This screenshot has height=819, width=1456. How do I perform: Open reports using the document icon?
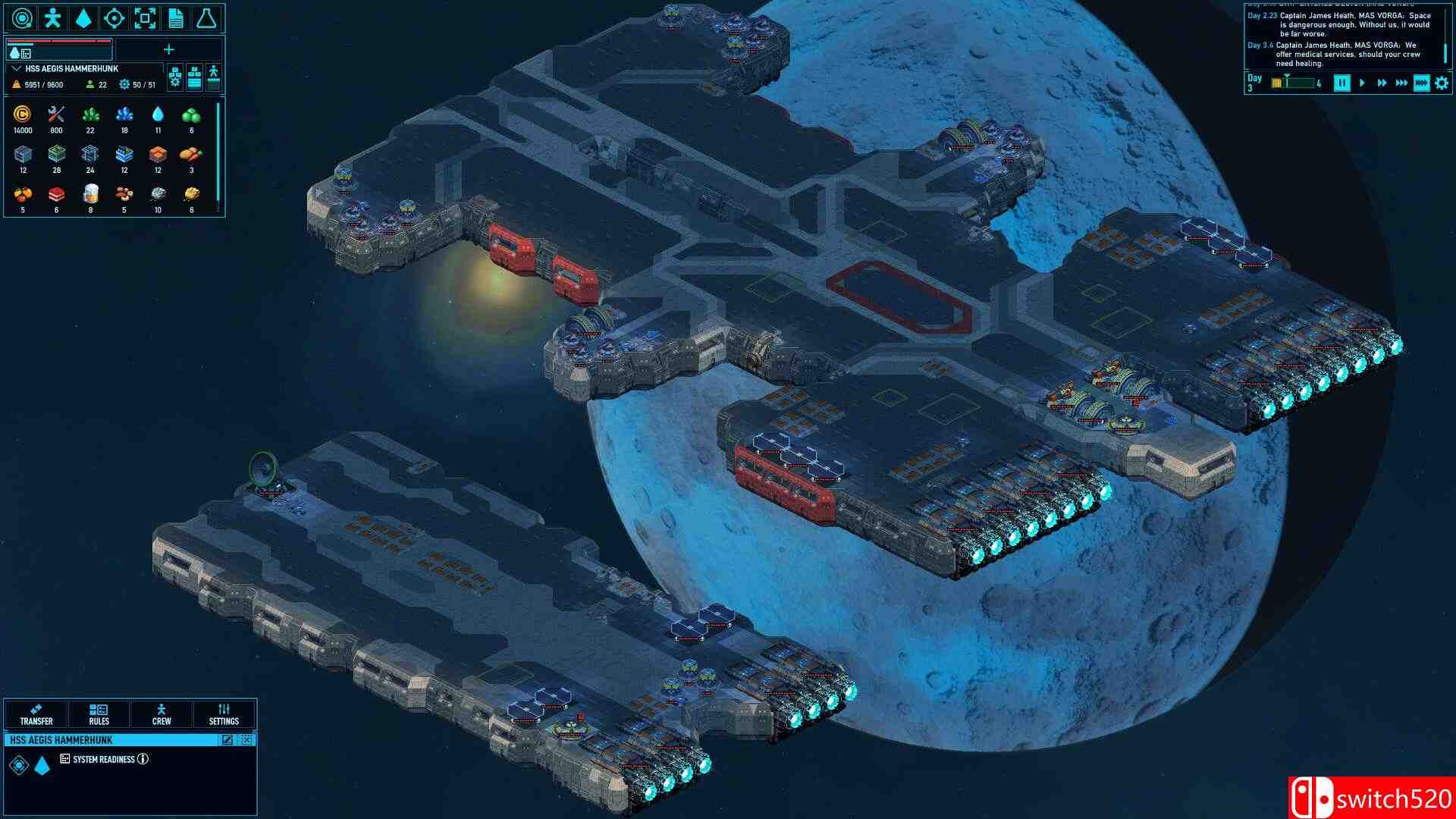pyautogui.click(x=176, y=17)
